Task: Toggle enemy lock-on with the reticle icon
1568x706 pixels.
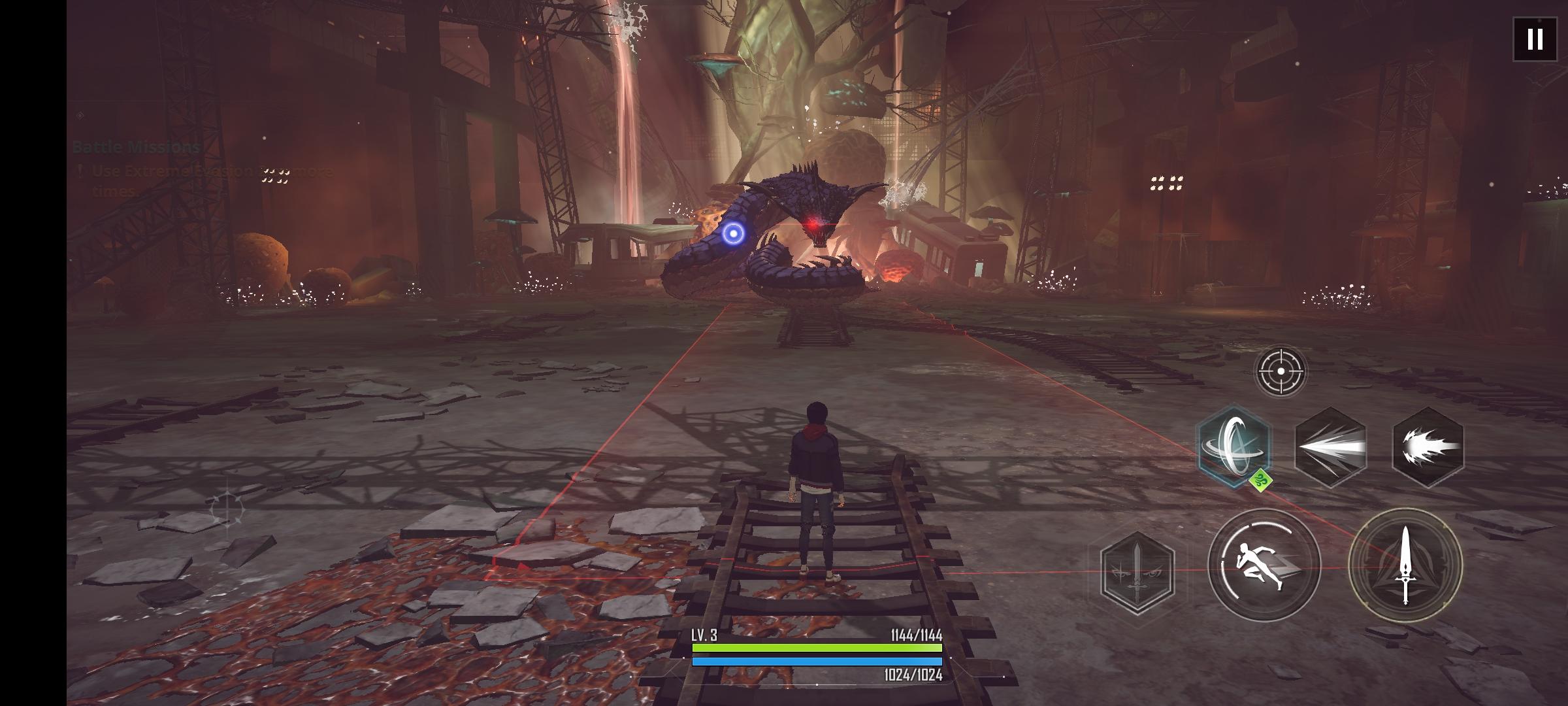Action: click(x=1282, y=371)
